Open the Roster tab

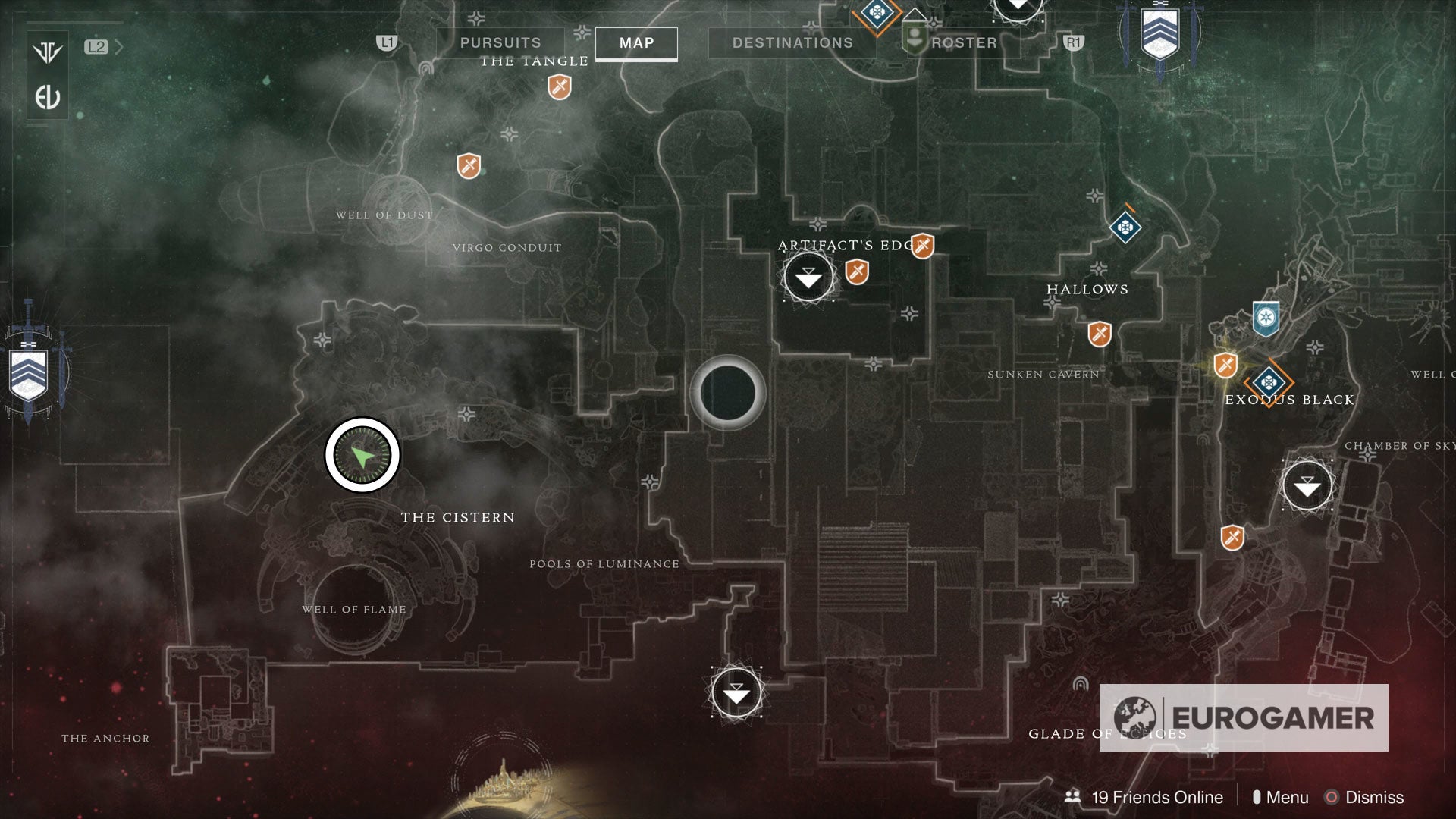[x=964, y=42]
